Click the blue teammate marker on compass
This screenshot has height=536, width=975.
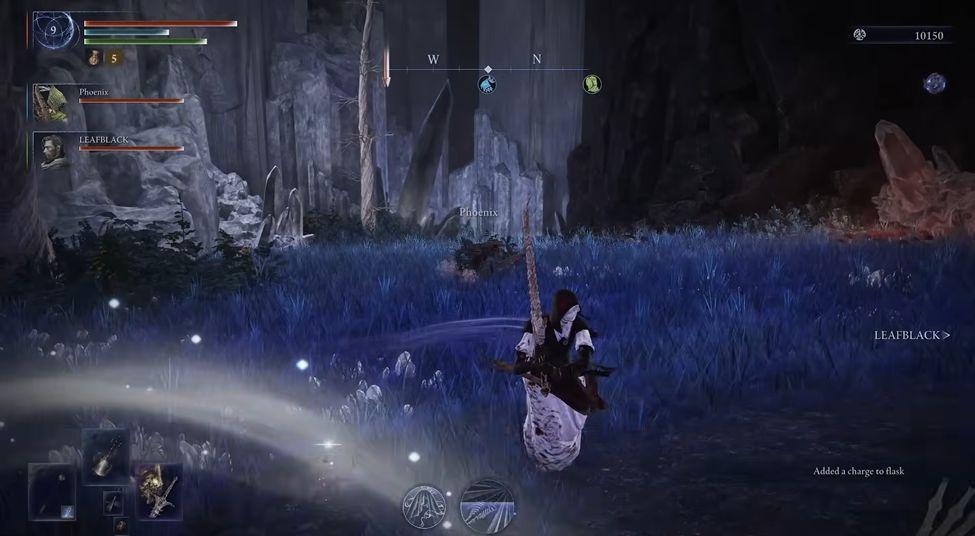pos(487,85)
